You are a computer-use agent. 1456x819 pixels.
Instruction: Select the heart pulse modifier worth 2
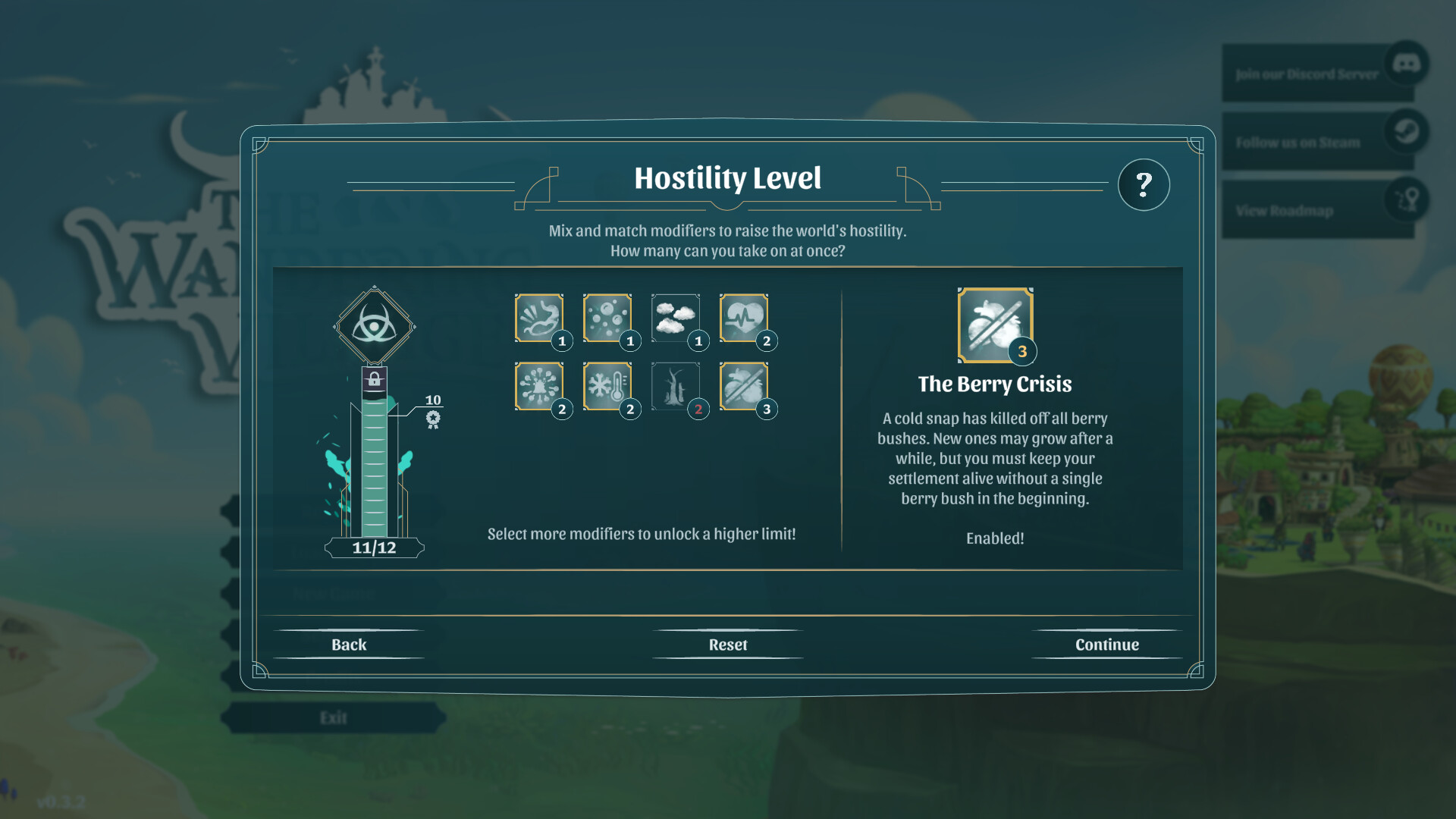click(x=746, y=318)
